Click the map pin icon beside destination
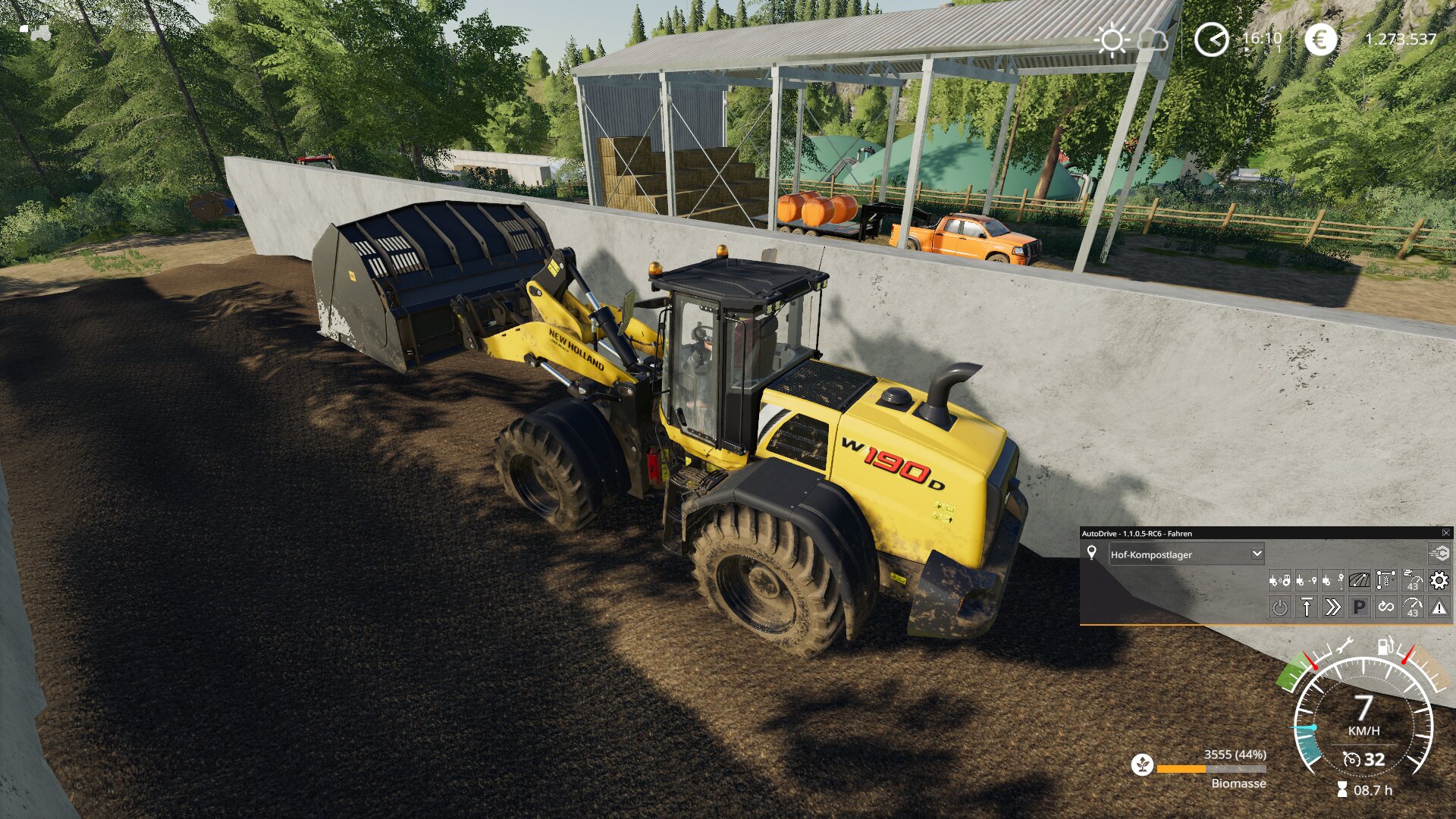 point(1092,553)
